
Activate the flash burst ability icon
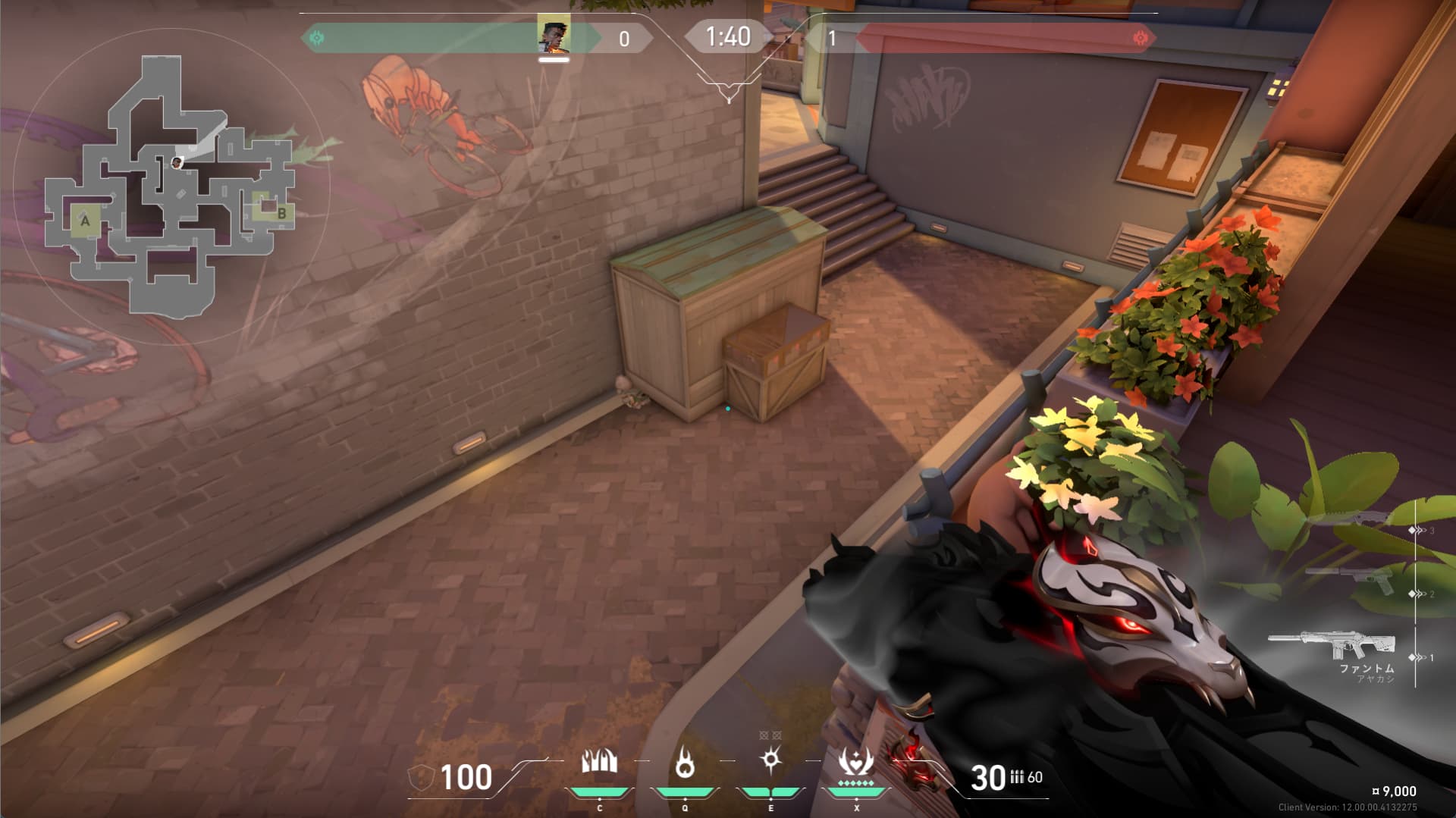[x=770, y=760]
